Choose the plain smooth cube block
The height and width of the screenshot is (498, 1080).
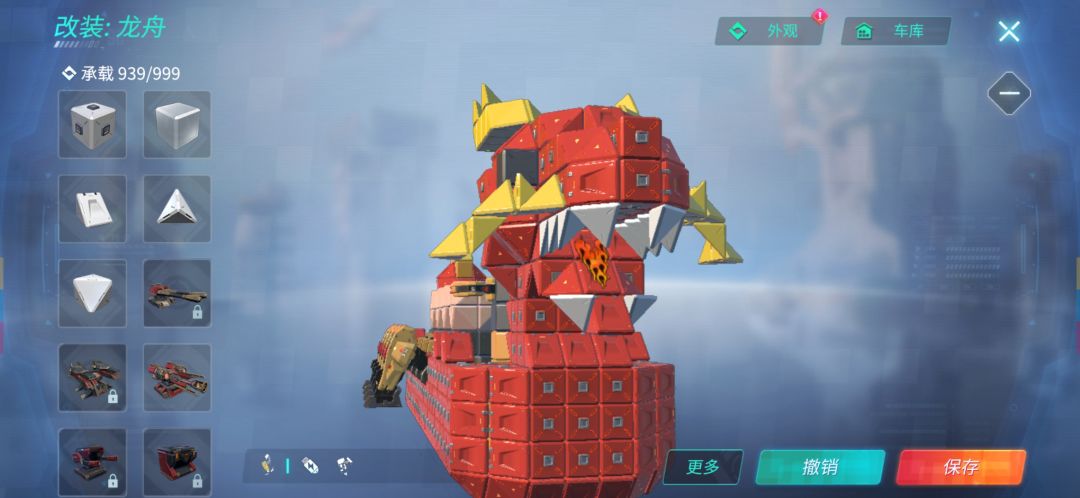[177, 125]
